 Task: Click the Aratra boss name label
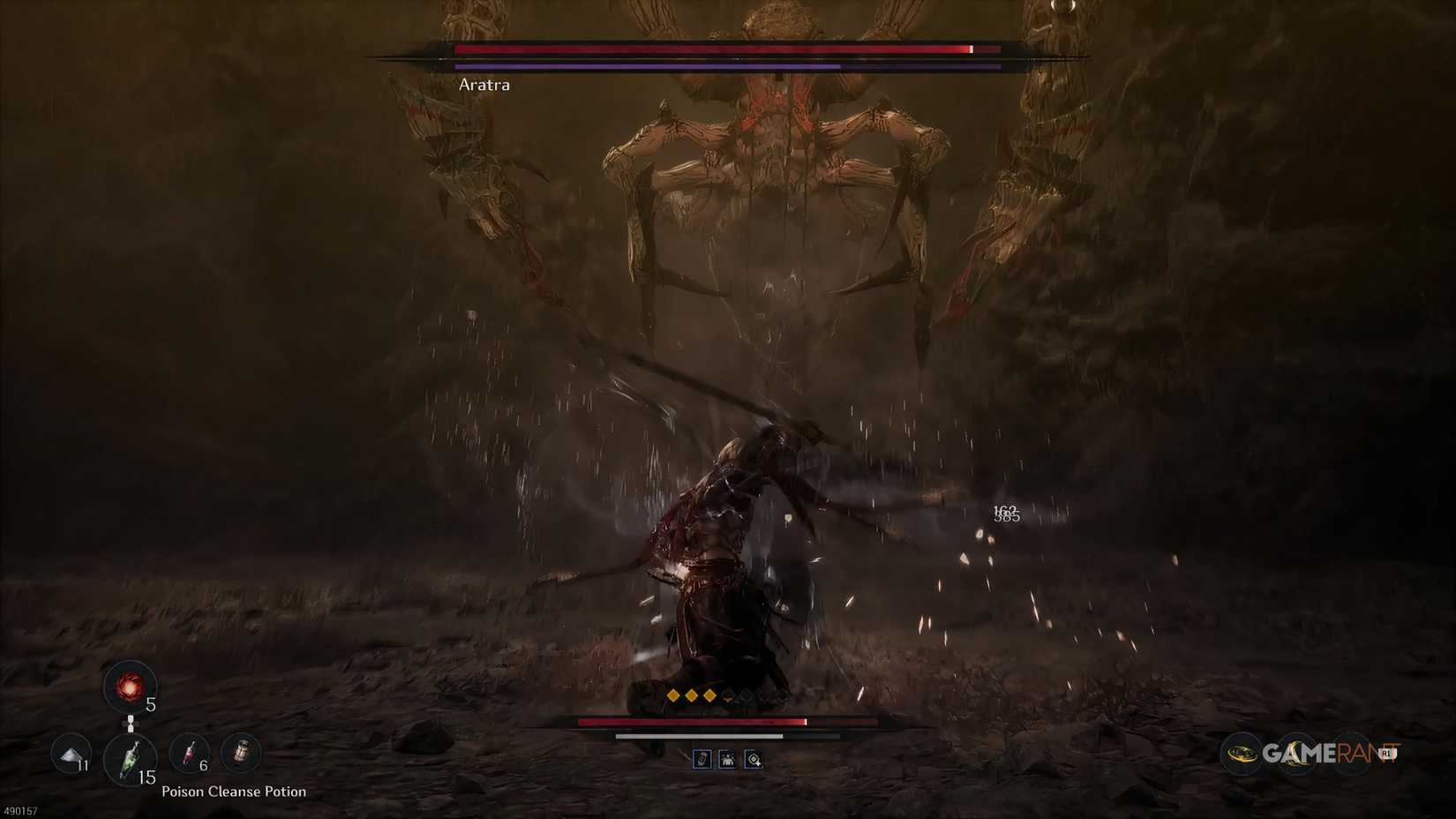click(484, 85)
